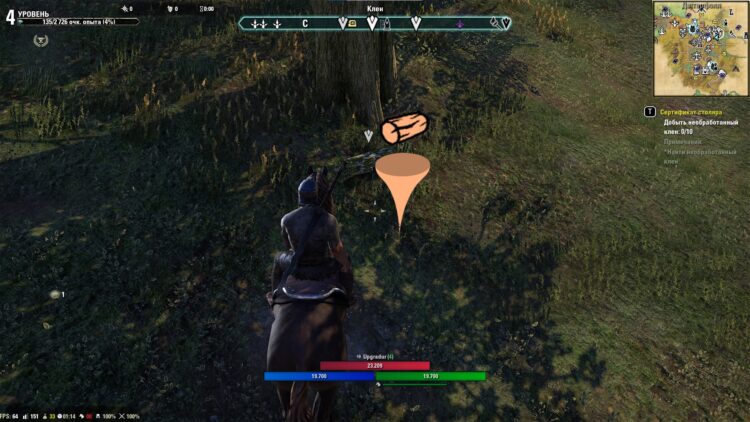Click the quest marker icon beside Сертификат столяра
Screen dimensions: 750x422
click(650, 112)
